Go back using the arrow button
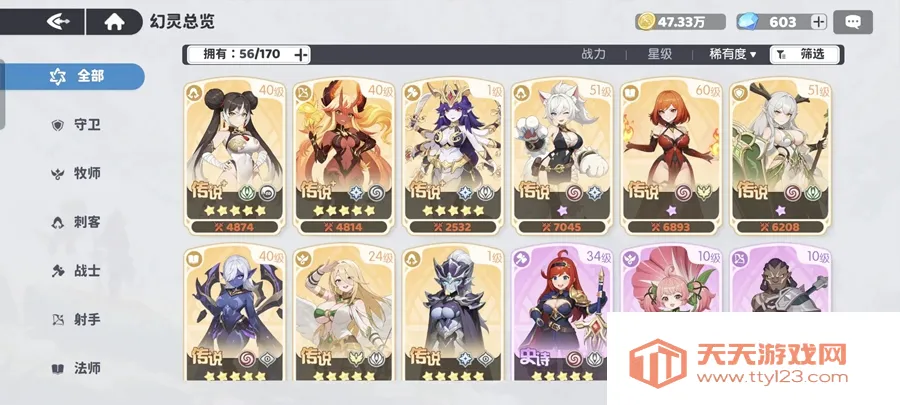Screen dimensions: 900x405 58,21
